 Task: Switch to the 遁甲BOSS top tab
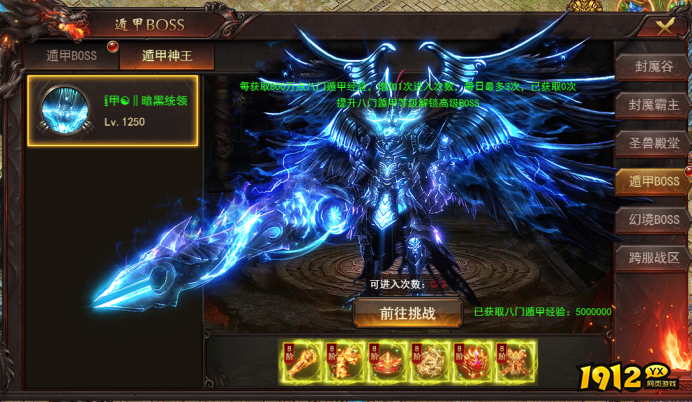click(70, 56)
